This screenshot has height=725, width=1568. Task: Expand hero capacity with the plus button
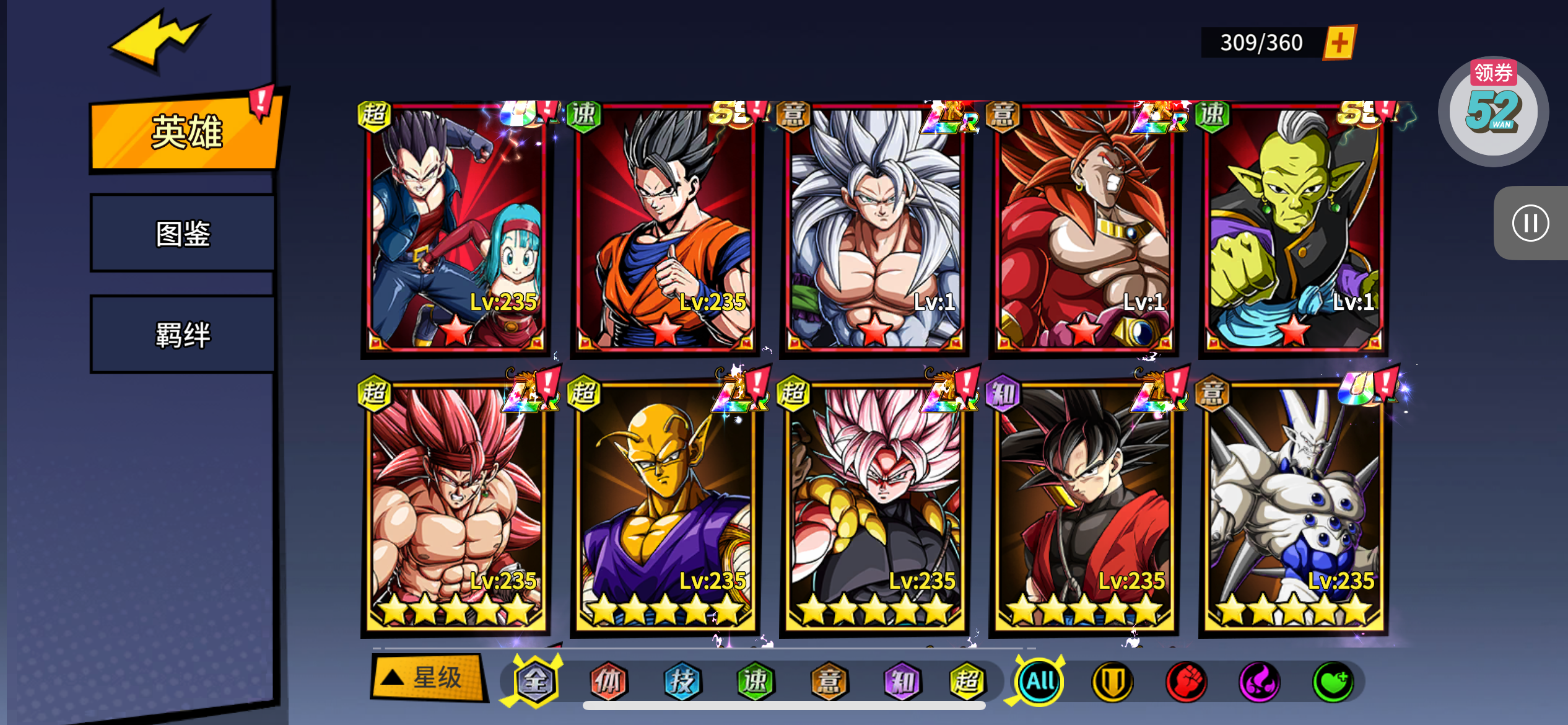(x=1339, y=43)
